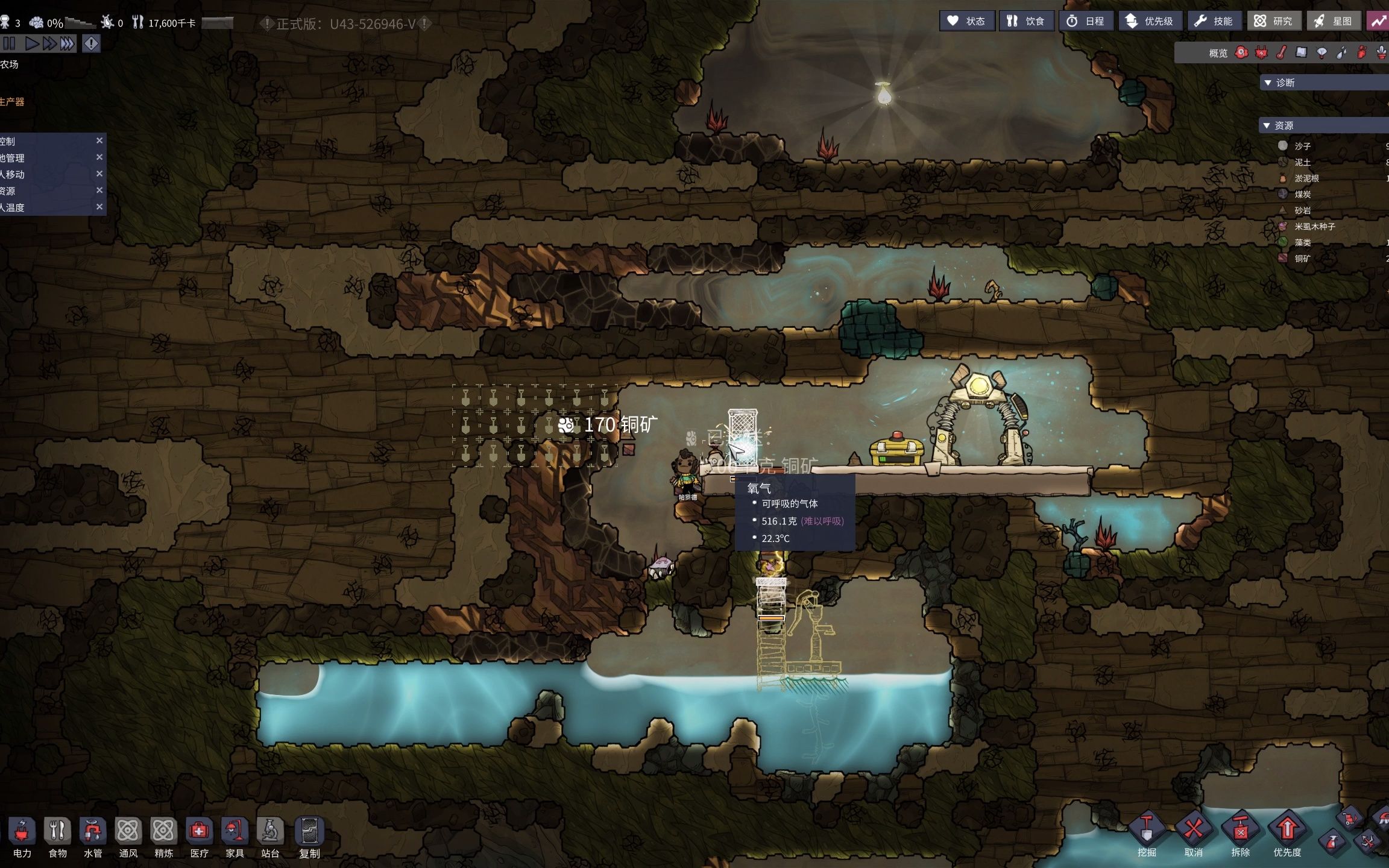Open the 饮食 (Consumables) screen
1389x868 pixels.
tap(1026, 21)
